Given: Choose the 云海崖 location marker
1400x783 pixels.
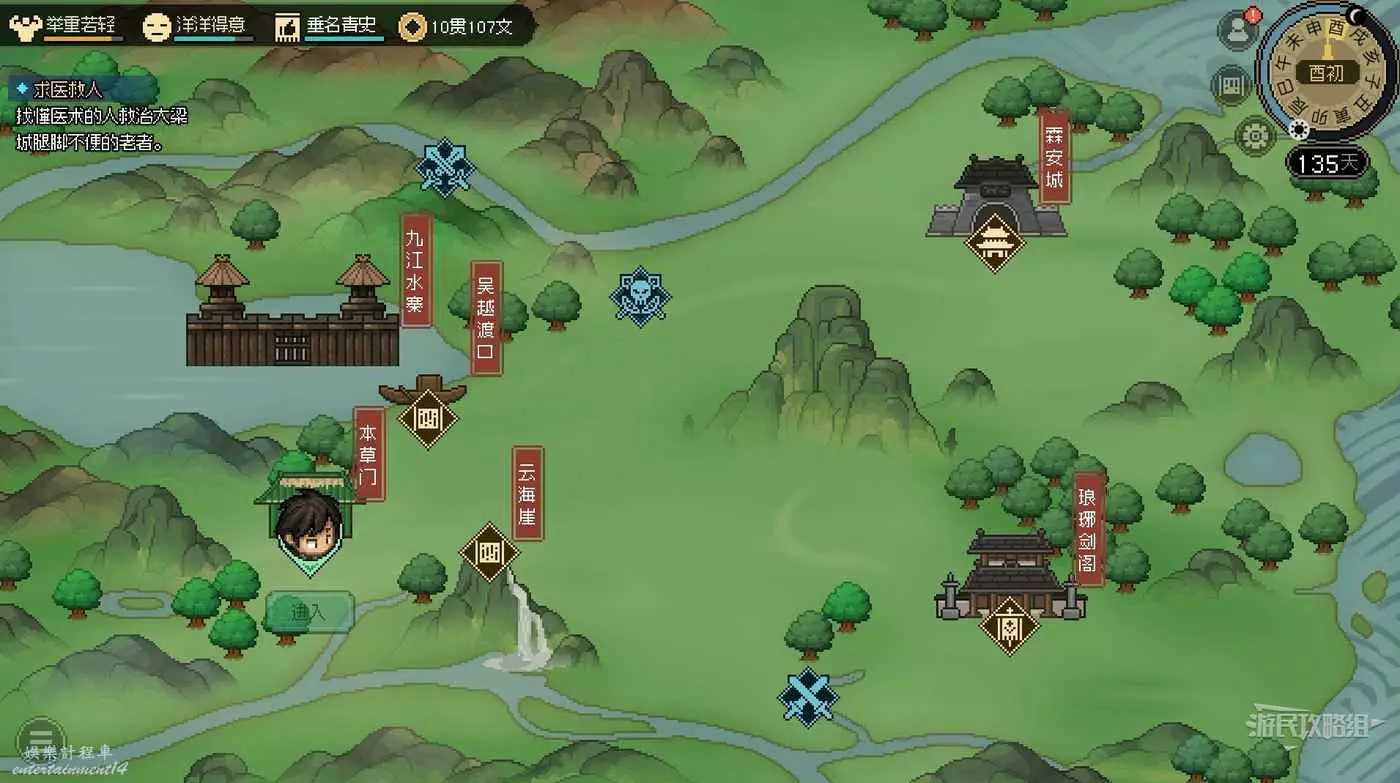Looking at the screenshot, I should (489, 552).
